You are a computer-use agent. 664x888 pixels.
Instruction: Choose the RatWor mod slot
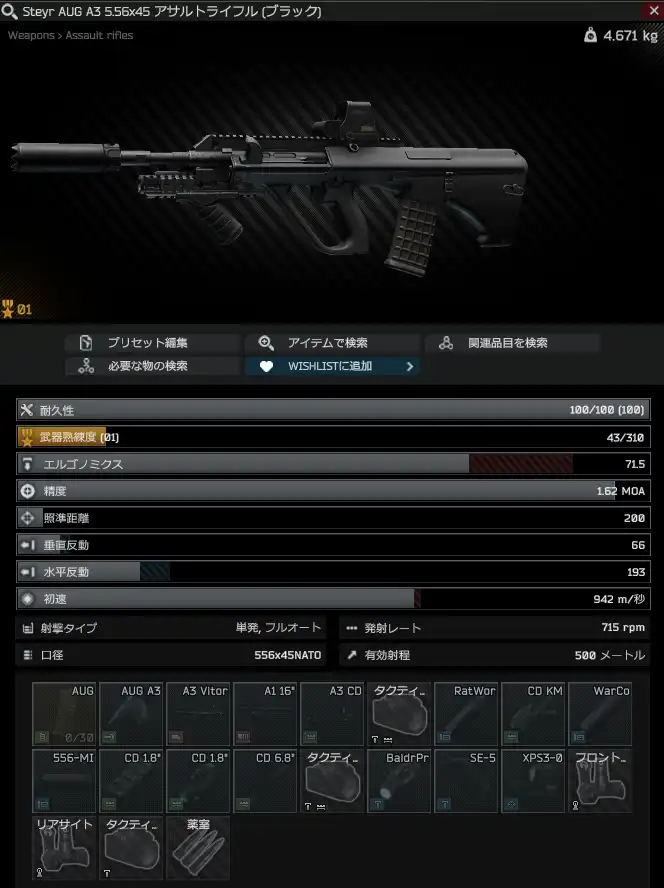467,714
